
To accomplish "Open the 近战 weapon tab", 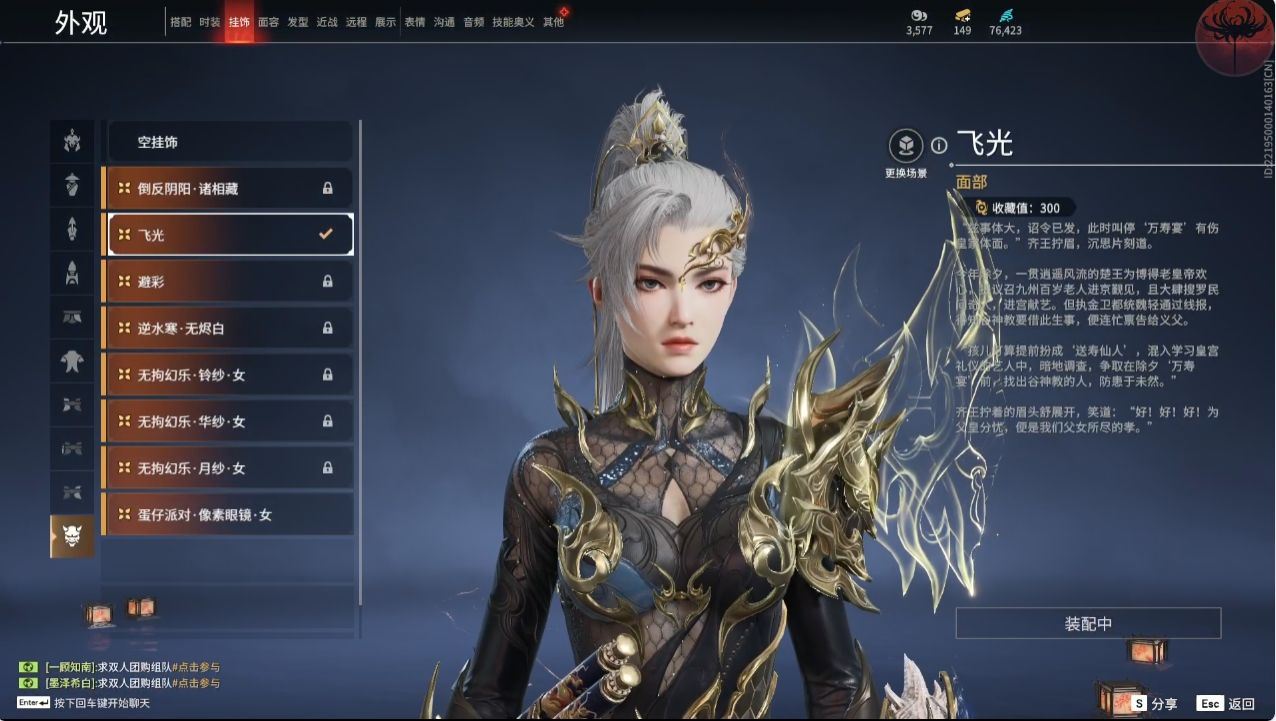I will click(x=327, y=22).
